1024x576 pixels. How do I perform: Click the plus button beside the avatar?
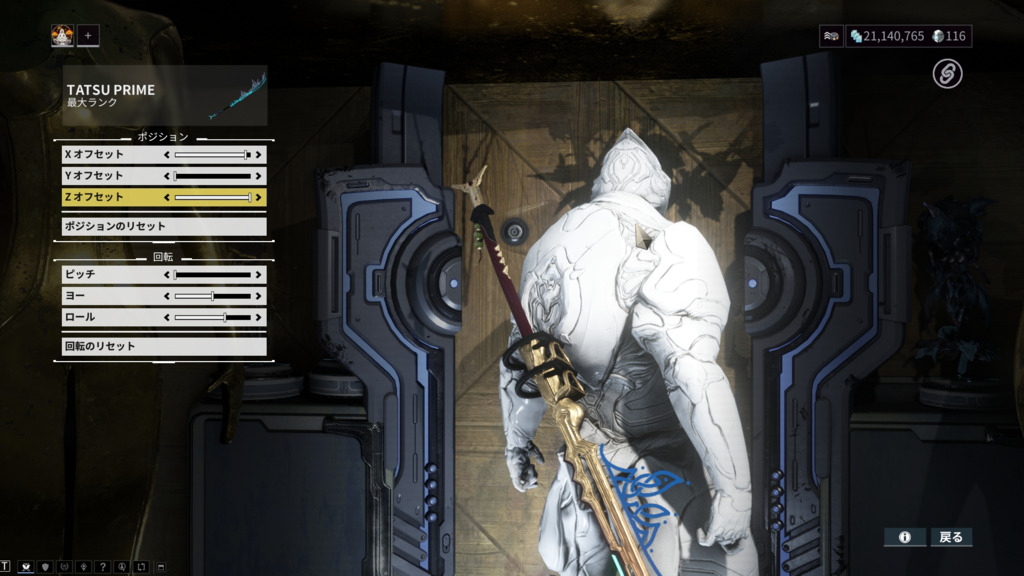[88, 36]
